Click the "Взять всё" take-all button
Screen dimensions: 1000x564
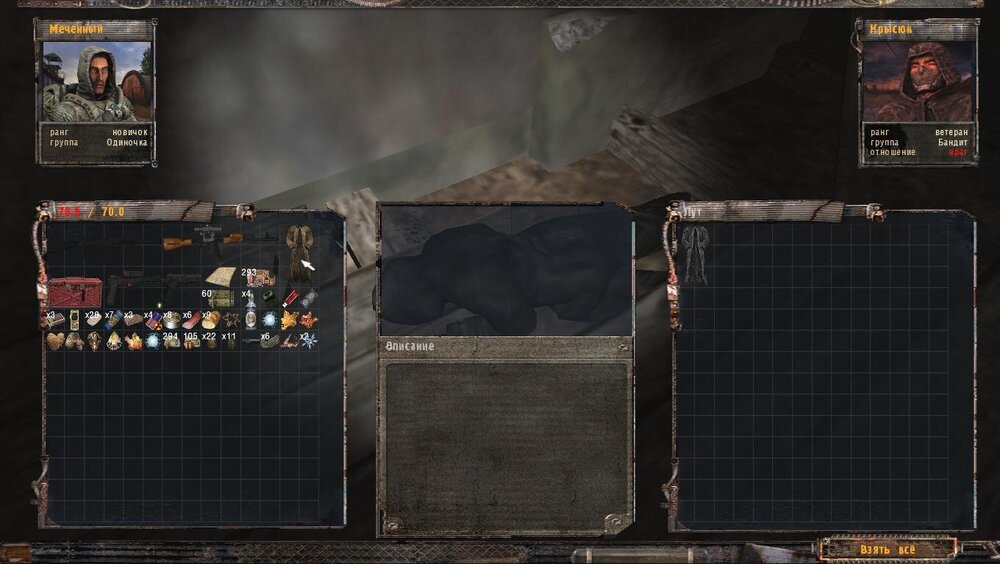pos(887,550)
